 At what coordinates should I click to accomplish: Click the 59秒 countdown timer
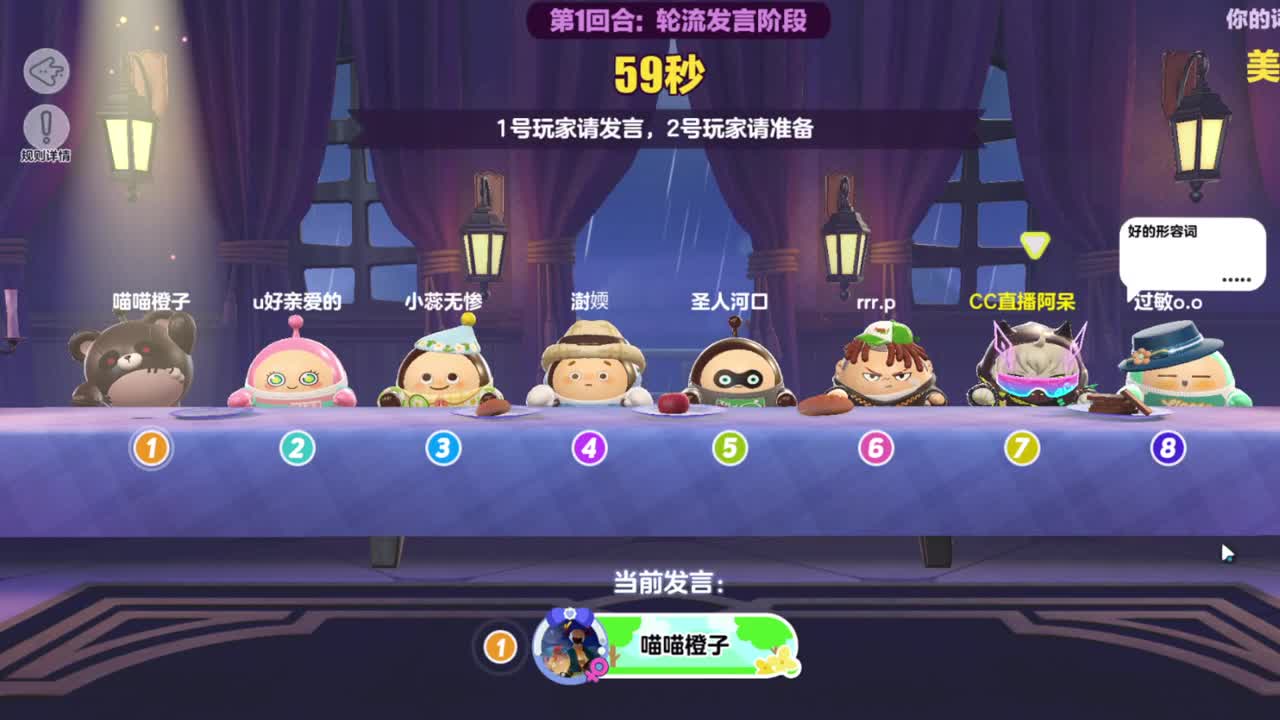pos(661,70)
